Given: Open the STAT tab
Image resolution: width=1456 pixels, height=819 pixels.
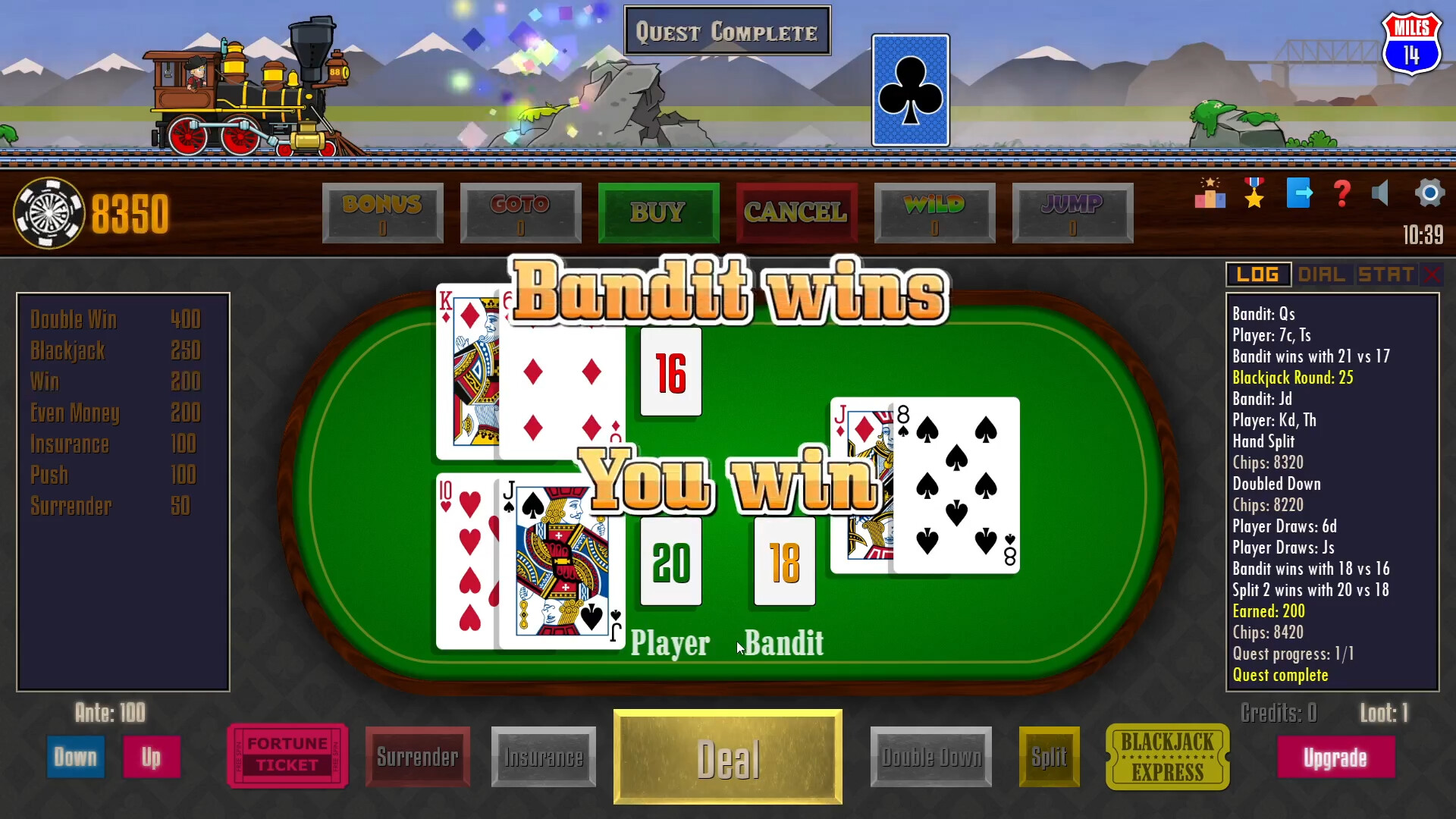Looking at the screenshot, I should coord(1385,275).
